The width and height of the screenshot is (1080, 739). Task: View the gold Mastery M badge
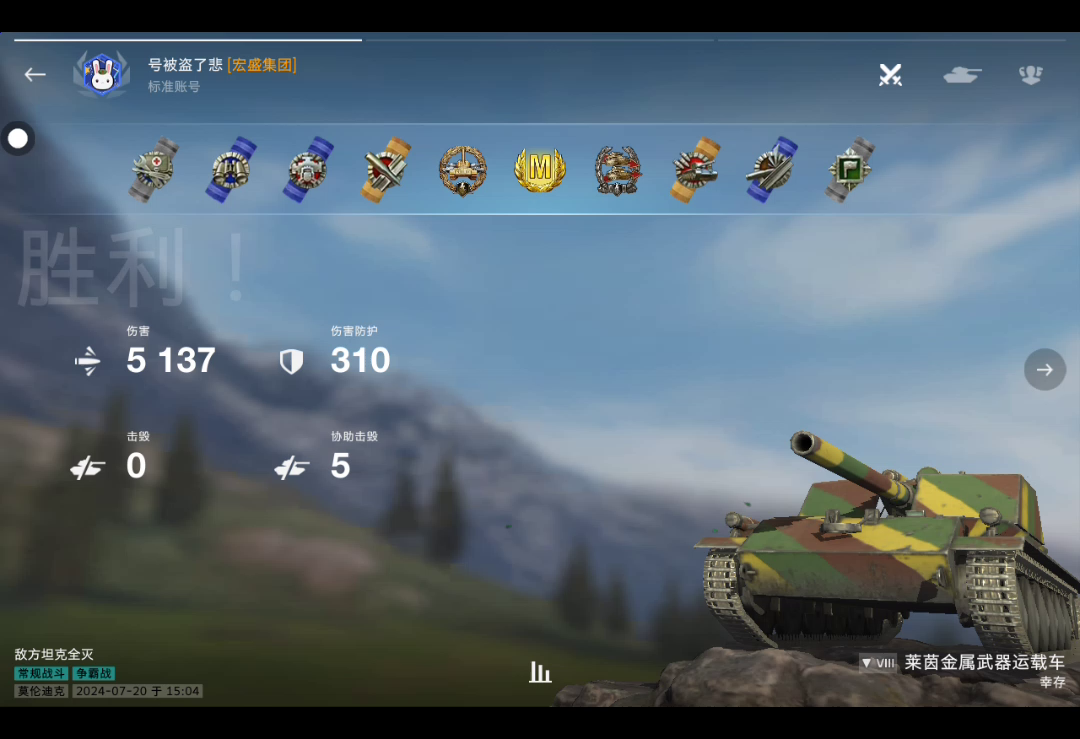point(540,170)
